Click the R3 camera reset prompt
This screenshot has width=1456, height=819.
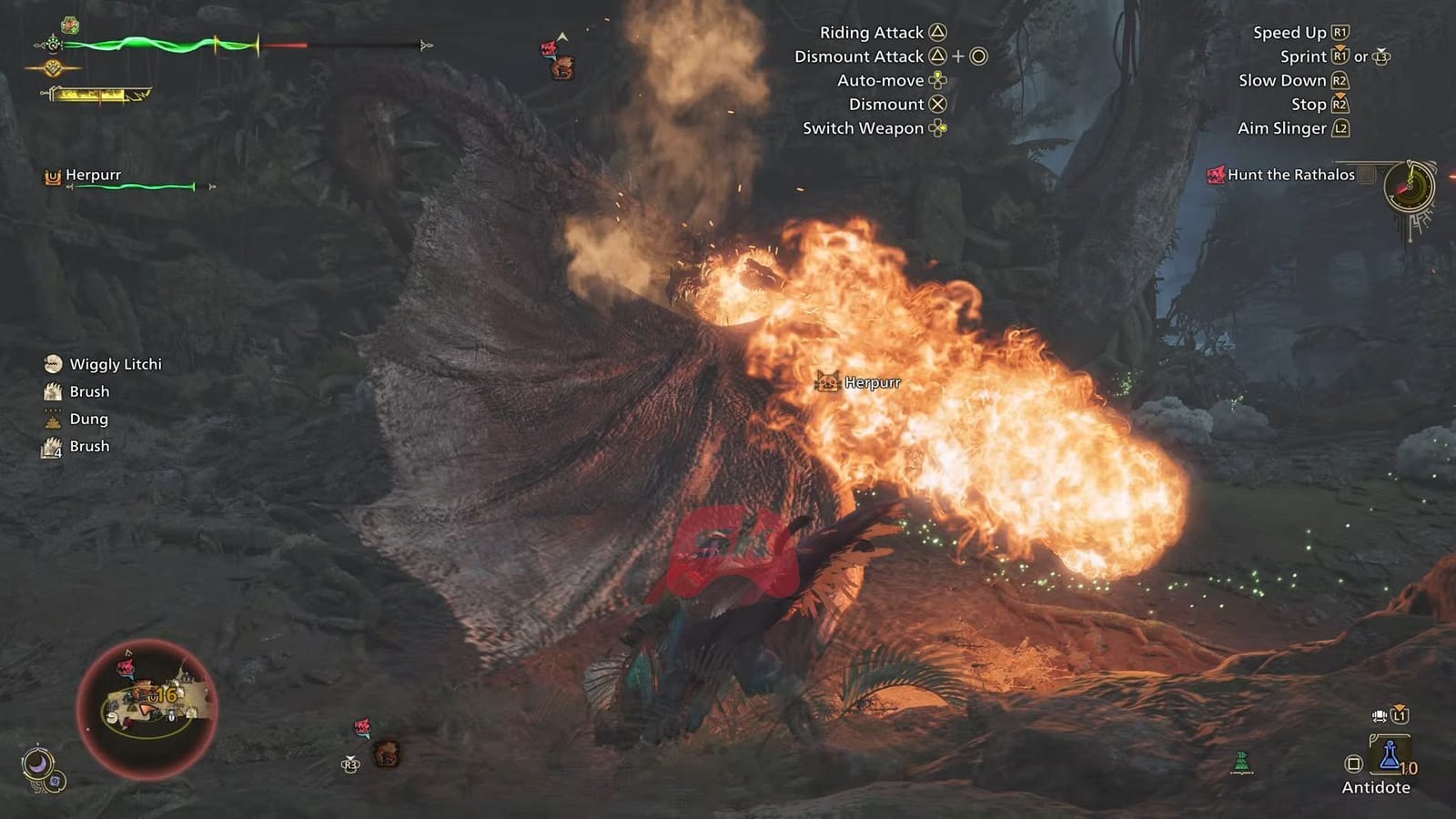pyautogui.click(x=349, y=763)
